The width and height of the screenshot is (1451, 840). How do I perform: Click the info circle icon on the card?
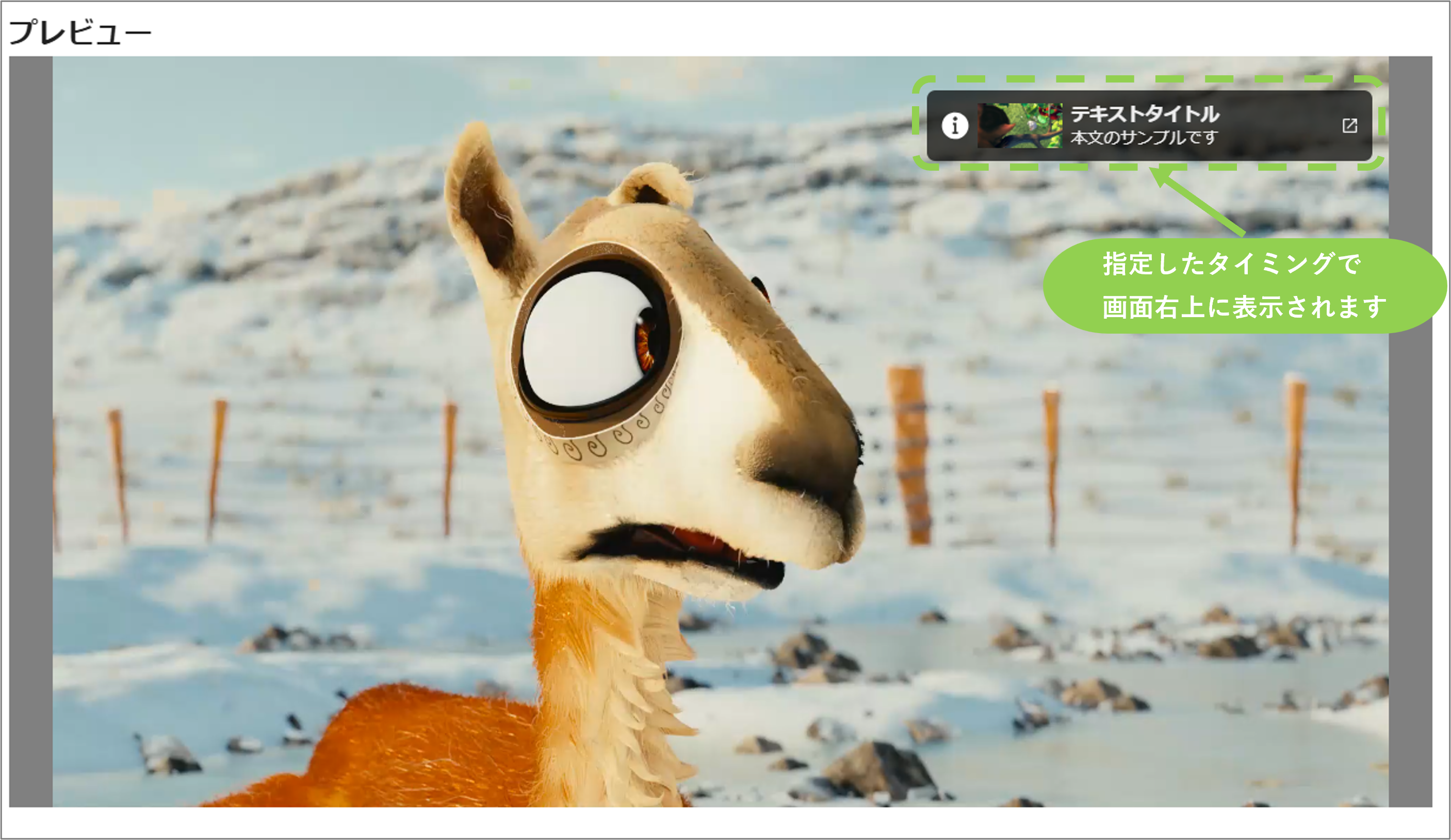[x=954, y=125]
